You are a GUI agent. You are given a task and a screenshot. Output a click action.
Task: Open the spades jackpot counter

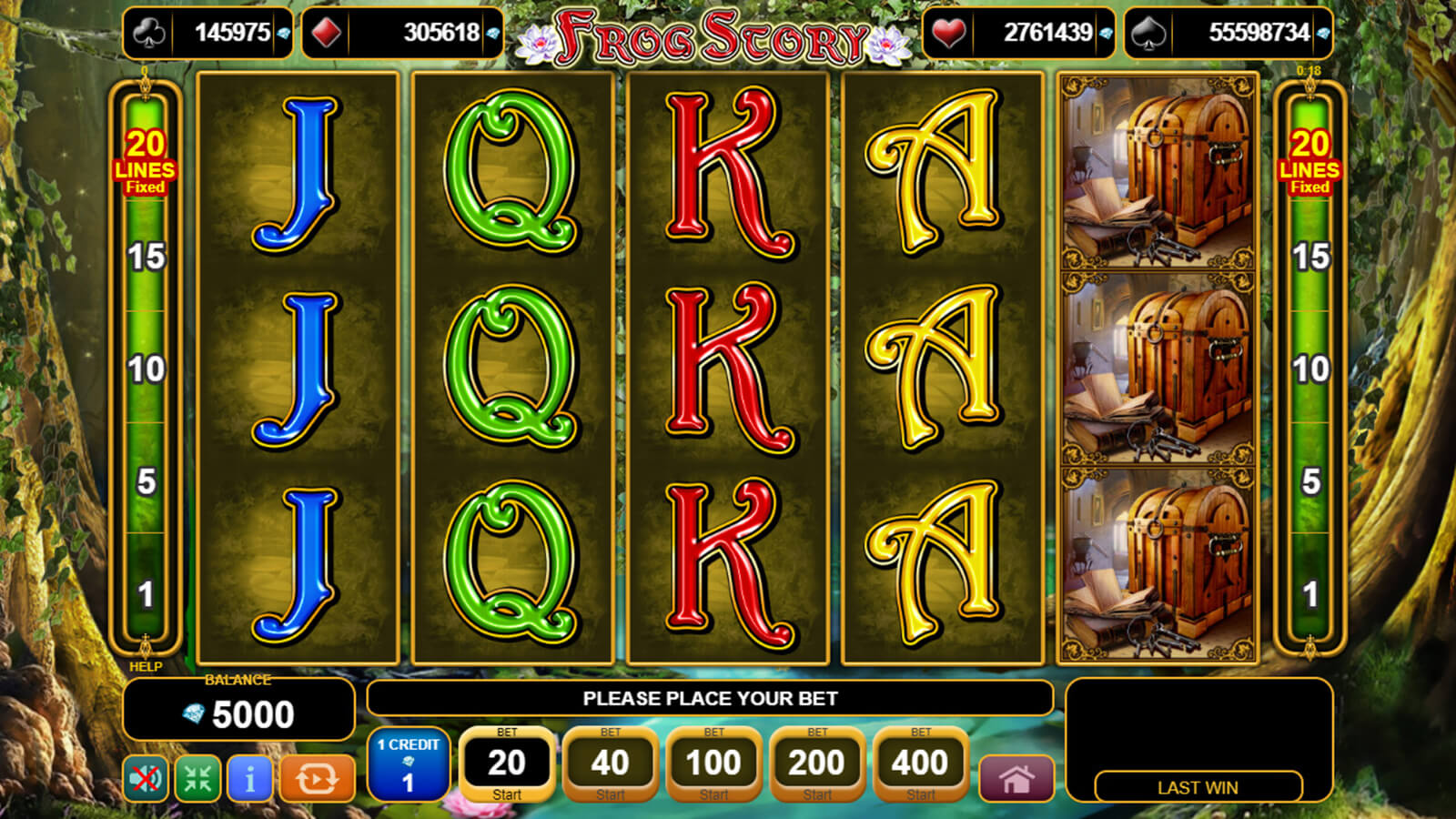(x=1228, y=33)
